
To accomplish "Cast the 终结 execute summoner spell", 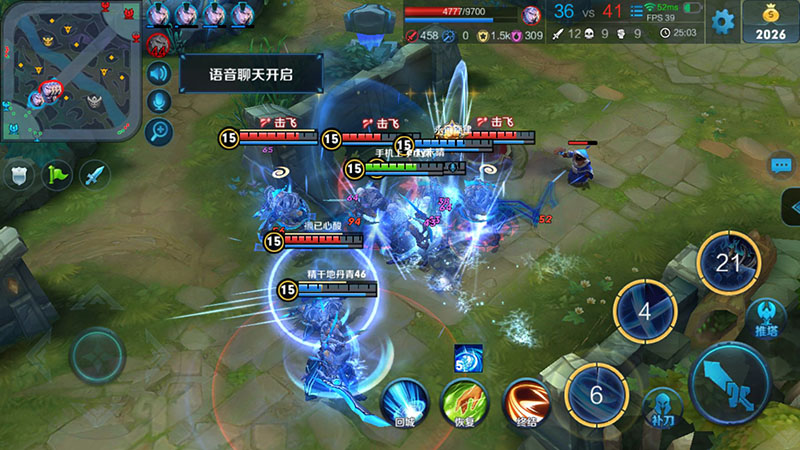I will point(525,402).
